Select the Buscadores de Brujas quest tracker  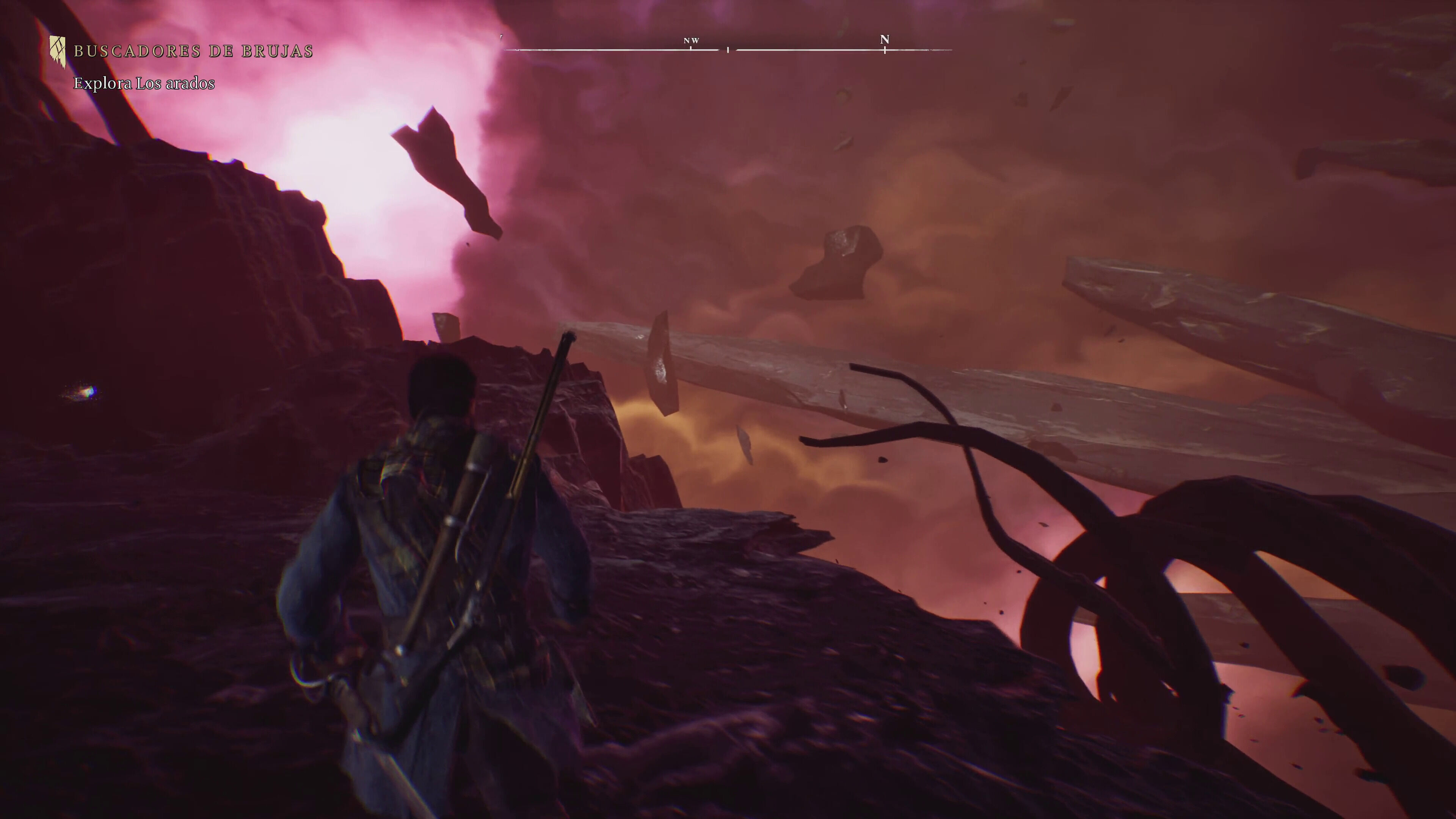point(193,52)
